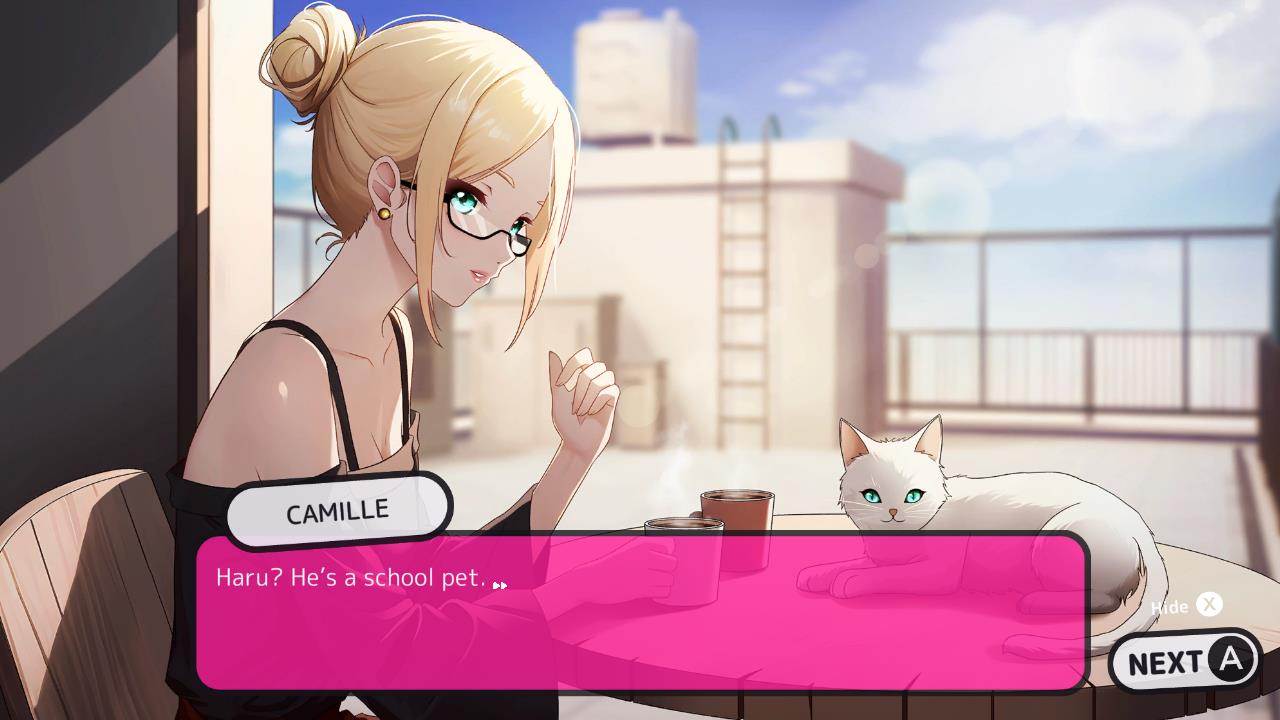Click the X controller button icon

[1209, 605]
